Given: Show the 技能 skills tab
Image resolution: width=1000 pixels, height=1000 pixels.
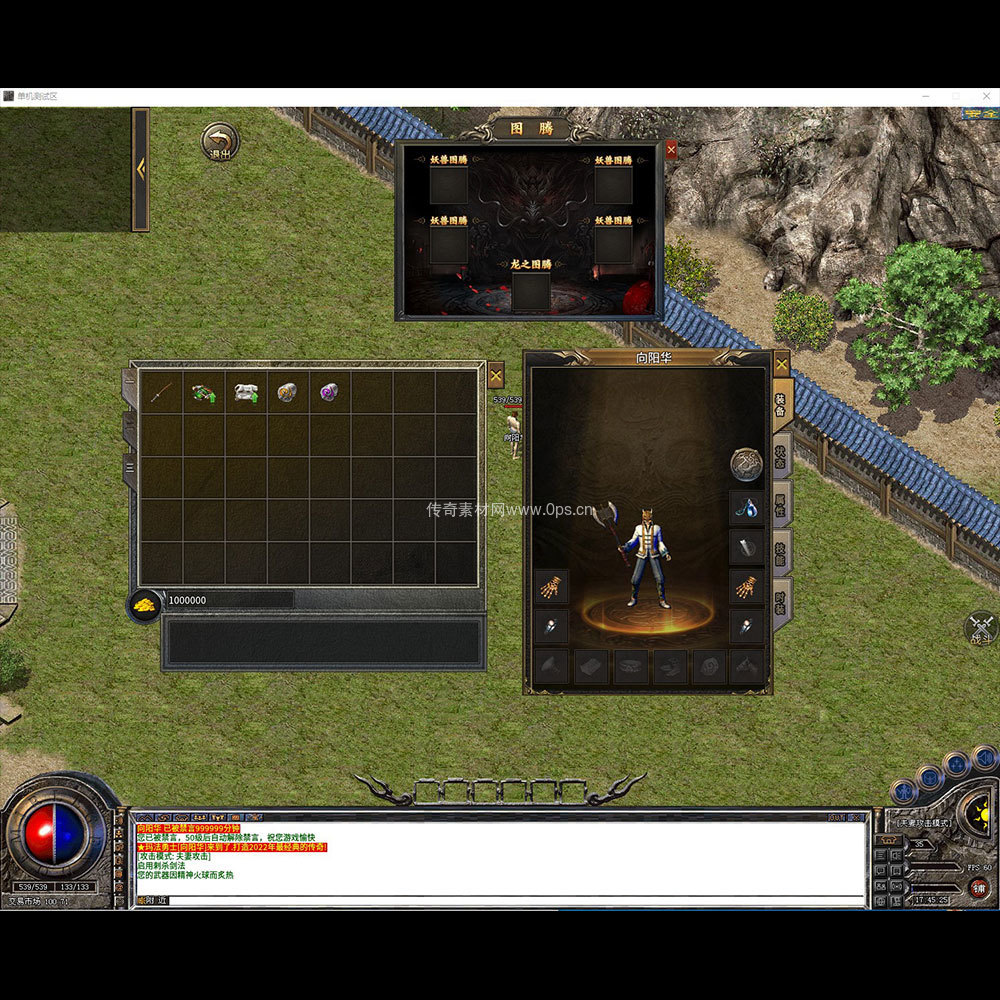Looking at the screenshot, I should point(781,551).
